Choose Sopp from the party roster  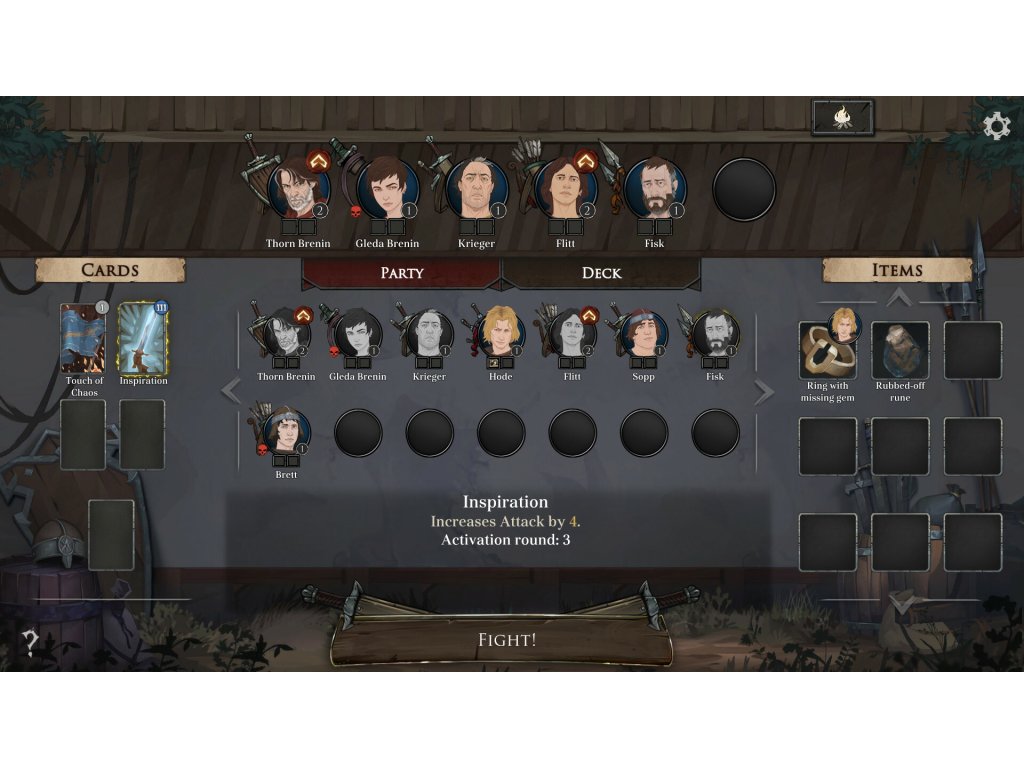(x=644, y=335)
